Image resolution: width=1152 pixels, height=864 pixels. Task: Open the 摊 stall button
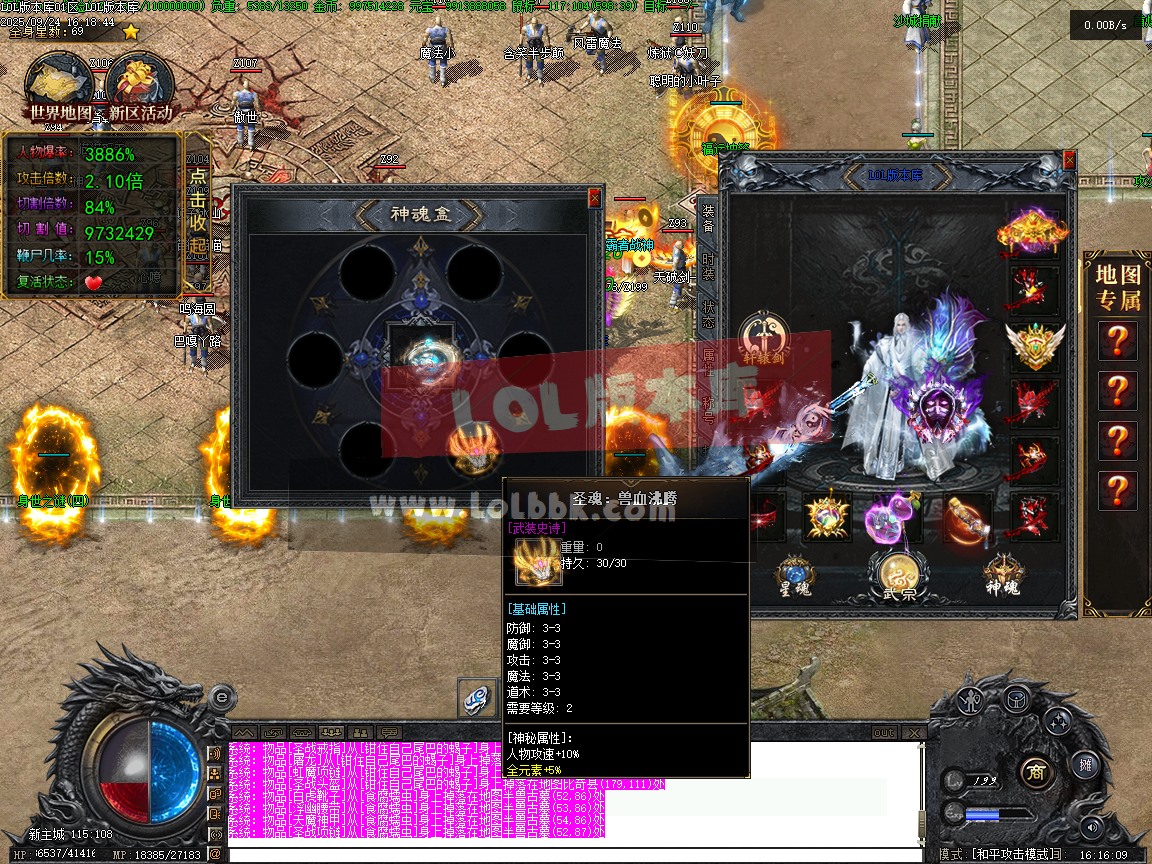tap(1087, 766)
